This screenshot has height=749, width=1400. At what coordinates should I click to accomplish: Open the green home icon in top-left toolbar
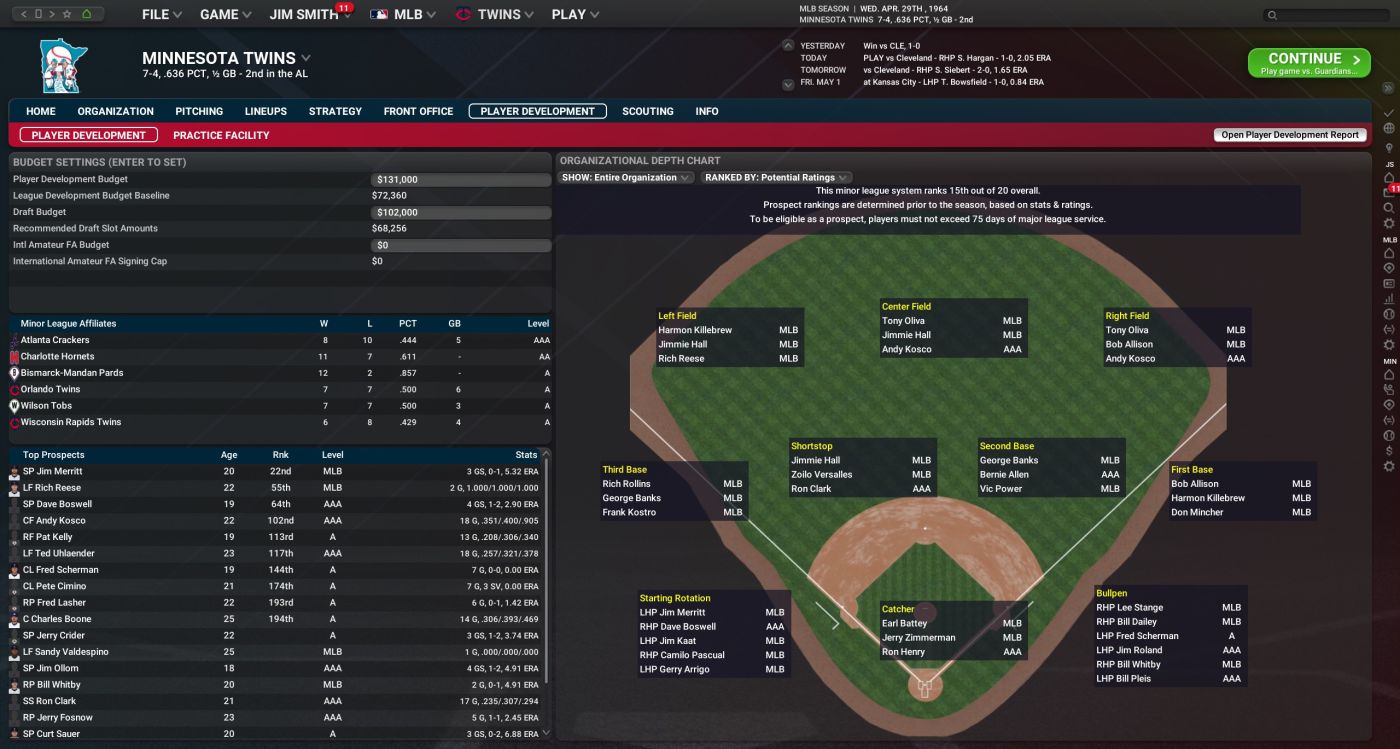coord(87,14)
